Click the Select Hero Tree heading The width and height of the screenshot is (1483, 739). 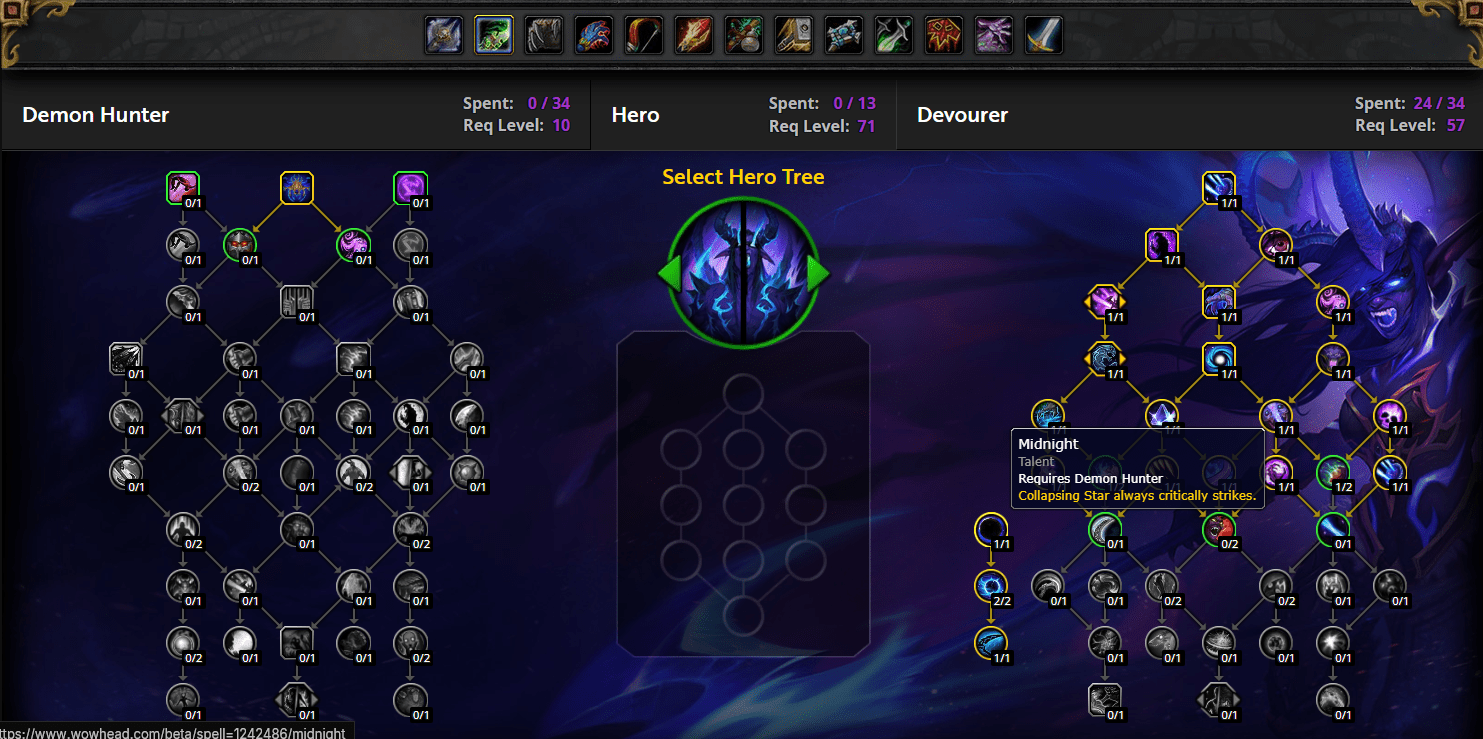click(742, 176)
